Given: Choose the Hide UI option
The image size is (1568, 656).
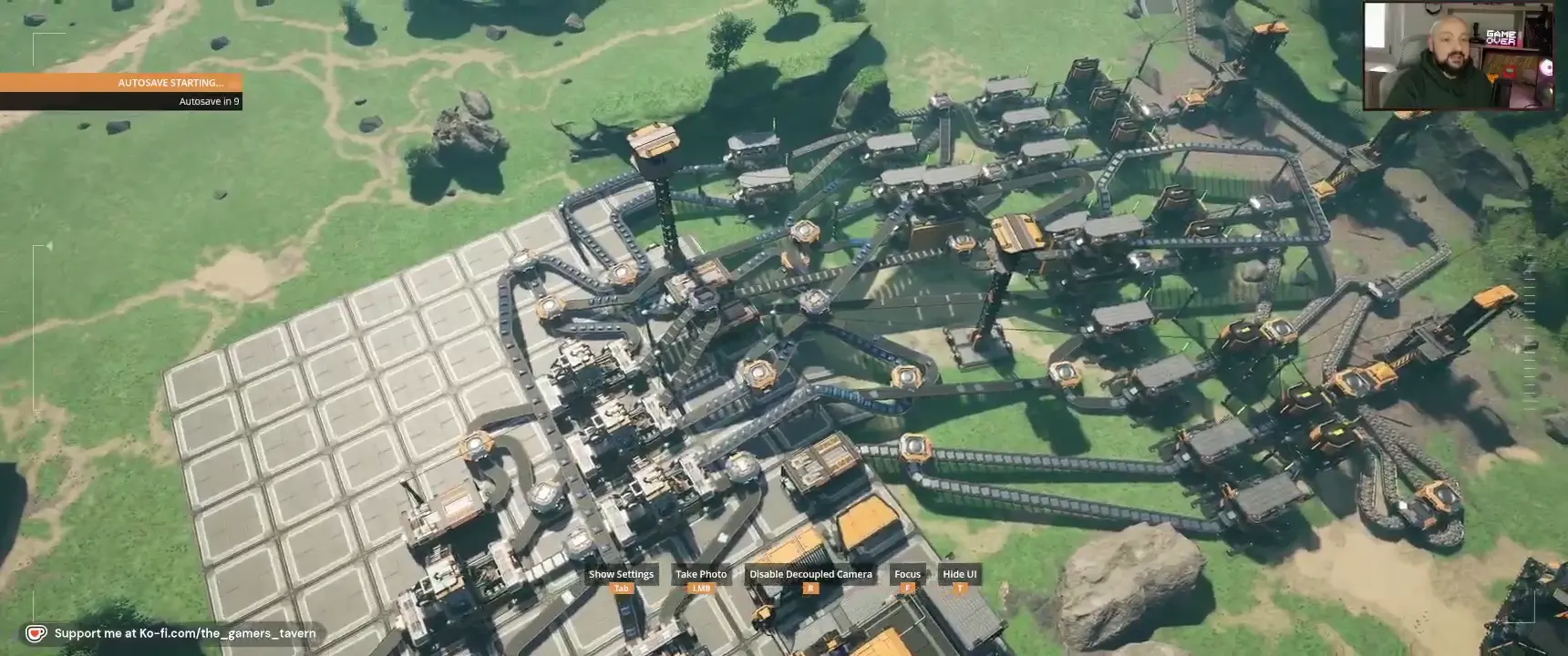Looking at the screenshot, I should pos(959,575).
